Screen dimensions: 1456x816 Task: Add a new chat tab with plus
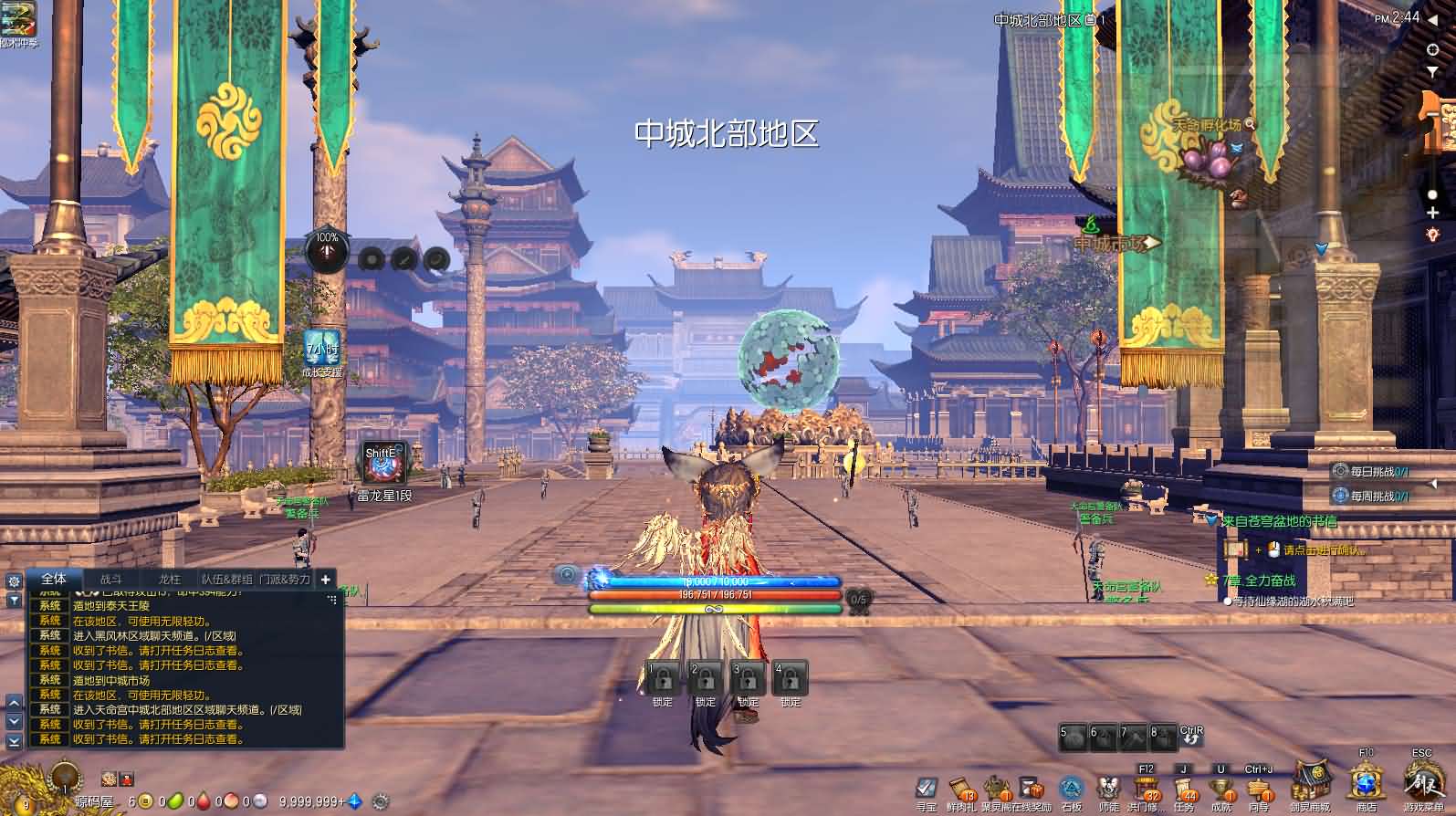(x=325, y=579)
